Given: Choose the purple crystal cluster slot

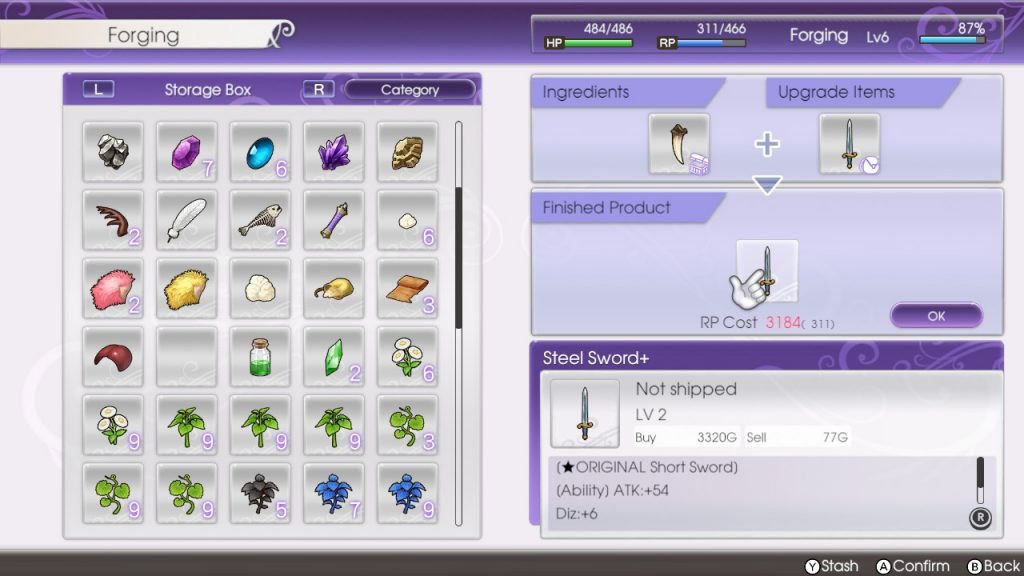Looking at the screenshot, I should 334,152.
